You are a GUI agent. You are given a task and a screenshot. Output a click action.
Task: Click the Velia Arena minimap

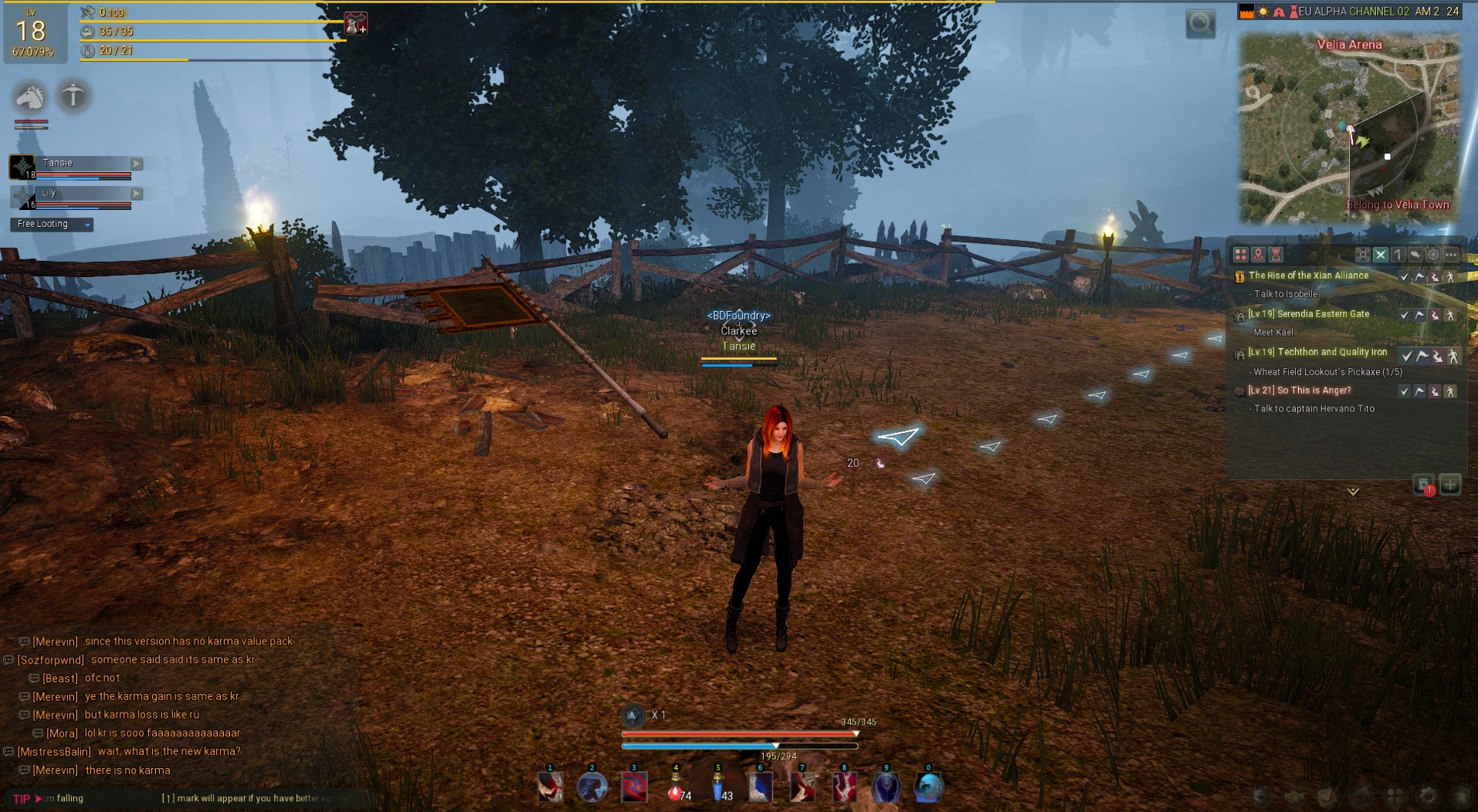pos(1349,127)
